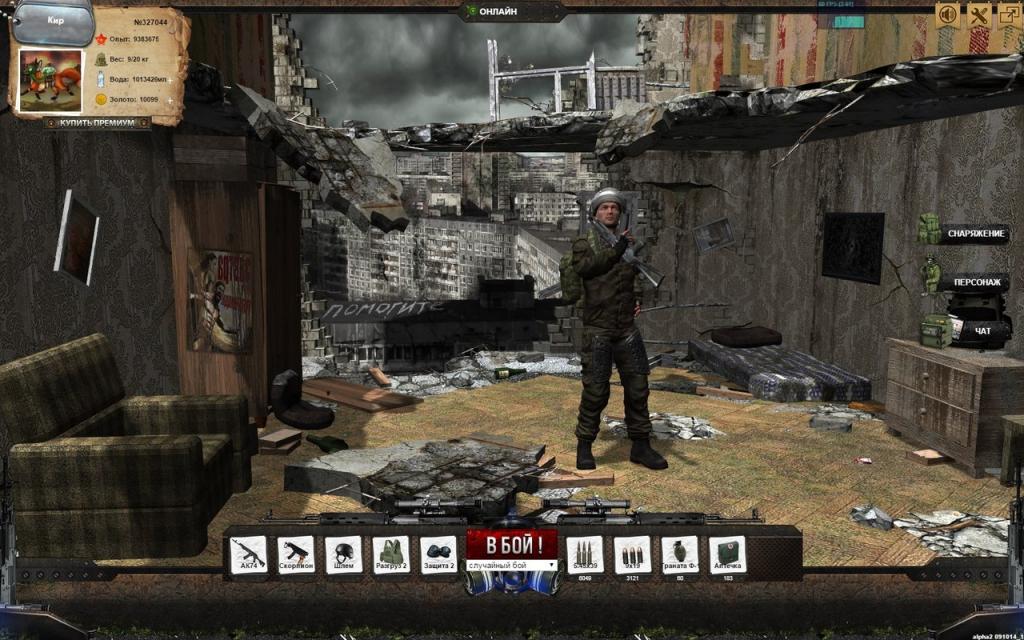The height and width of the screenshot is (640, 1024).
Task: Select the Аптечка medkit slot
Action: 727,554
